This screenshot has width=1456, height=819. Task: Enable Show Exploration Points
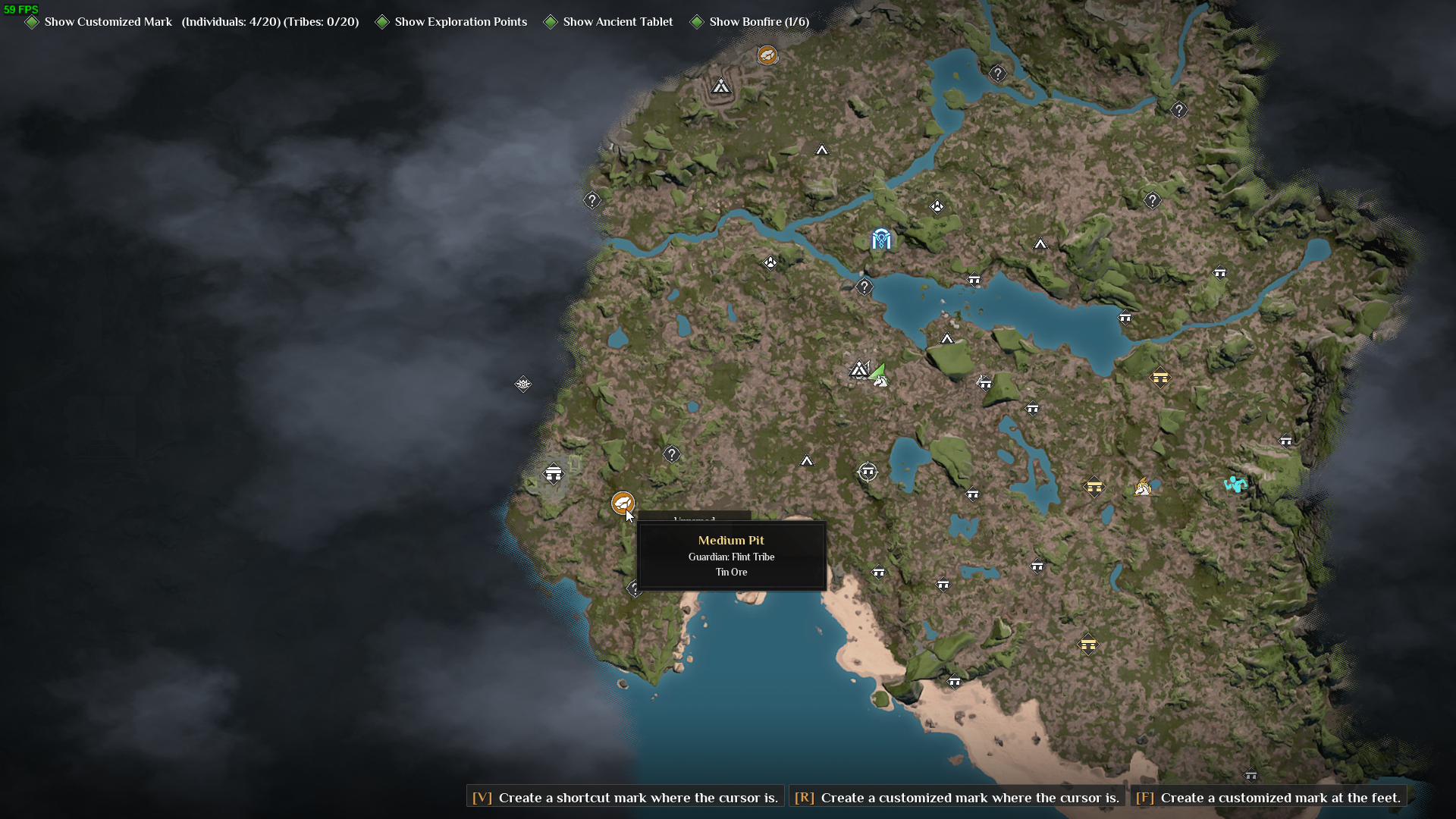point(383,22)
